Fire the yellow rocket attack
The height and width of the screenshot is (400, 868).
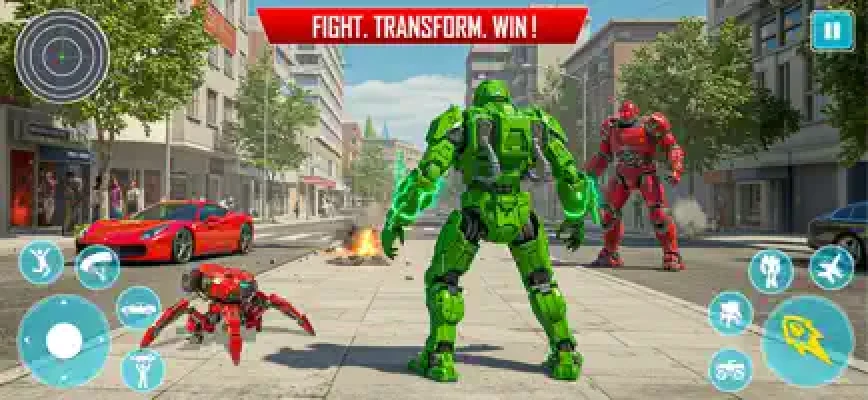click(808, 341)
